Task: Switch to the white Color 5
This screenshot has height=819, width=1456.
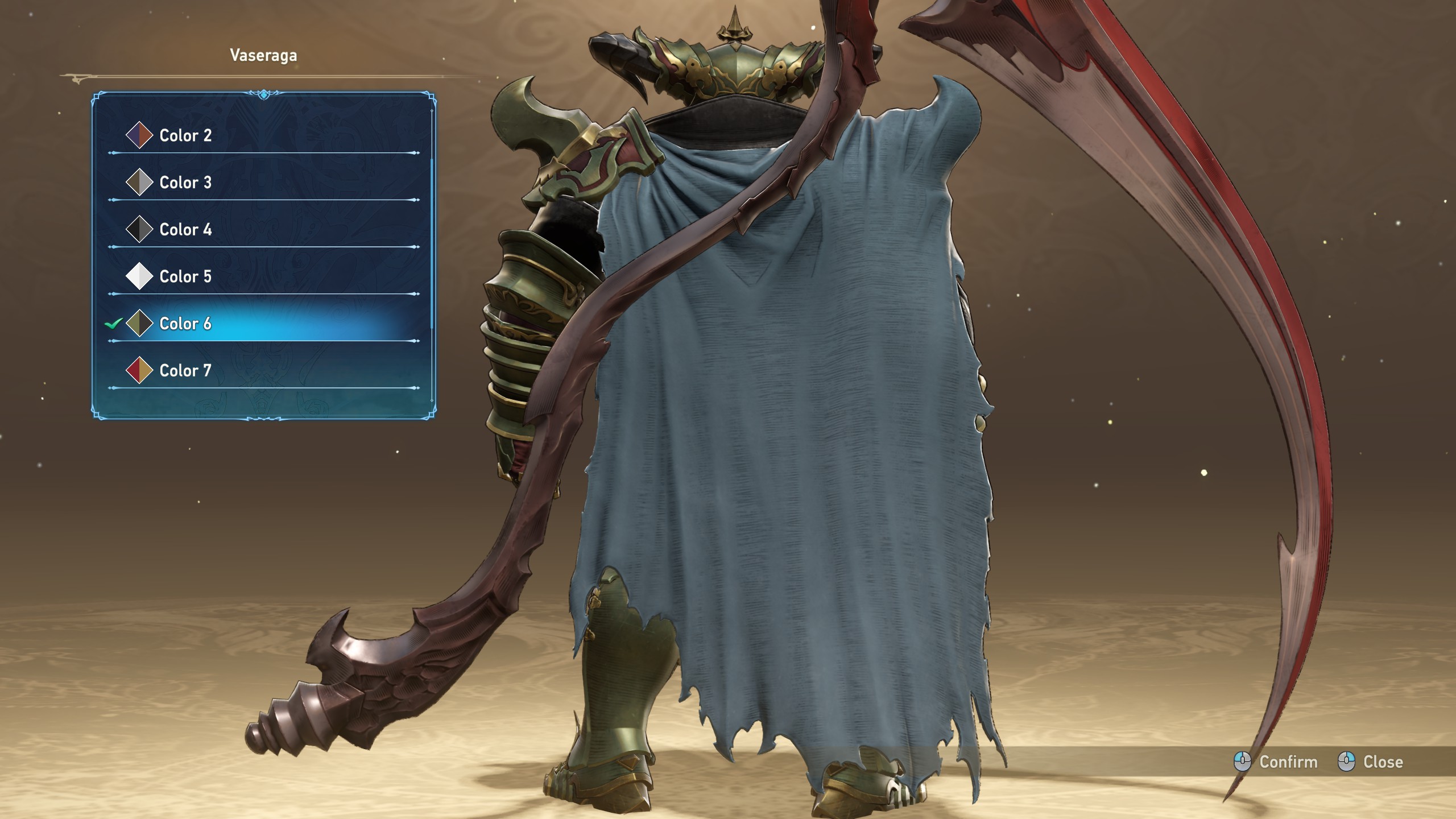Action: [x=185, y=276]
